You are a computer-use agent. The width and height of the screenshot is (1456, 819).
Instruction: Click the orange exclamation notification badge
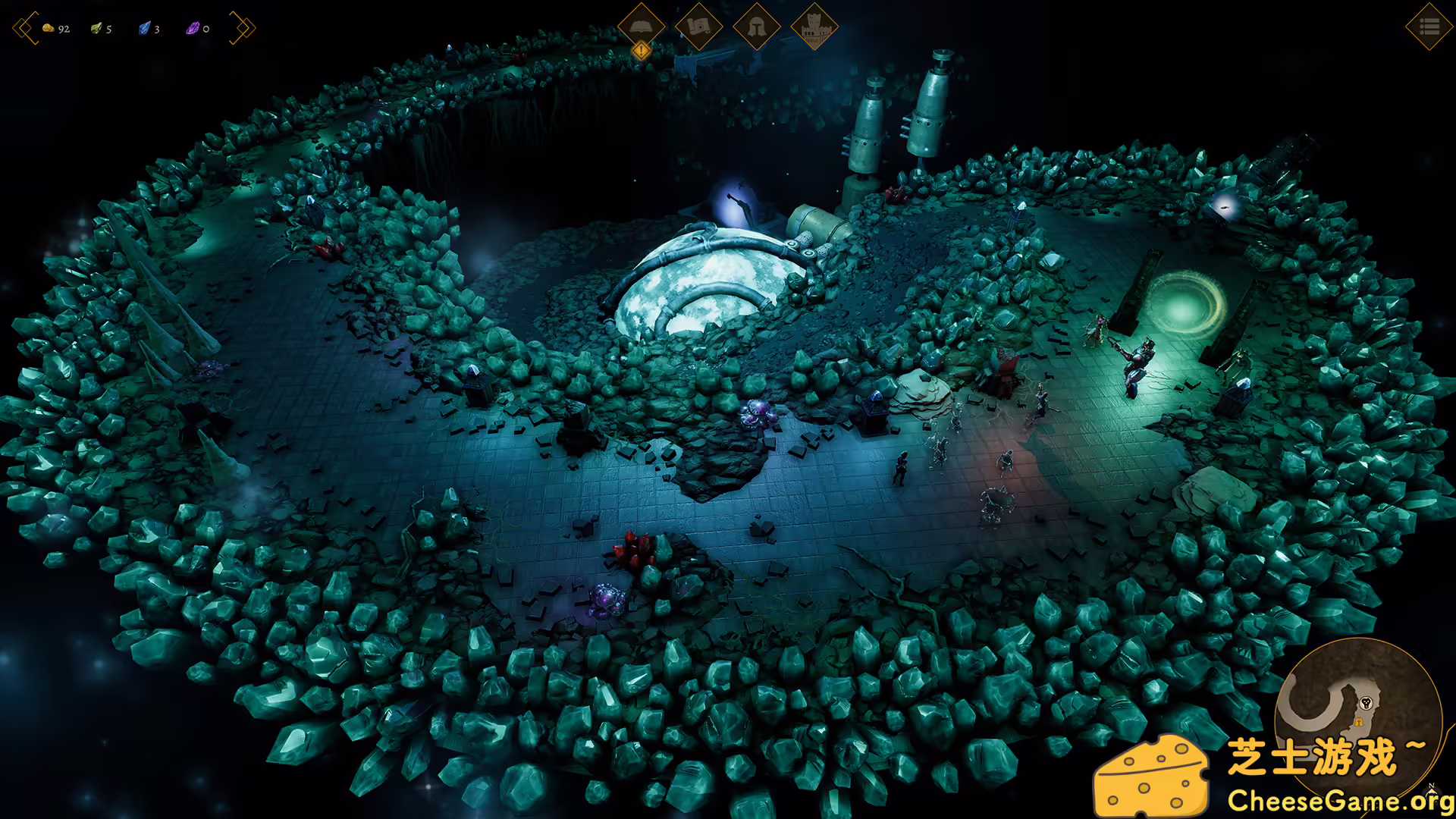coord(641,50)
